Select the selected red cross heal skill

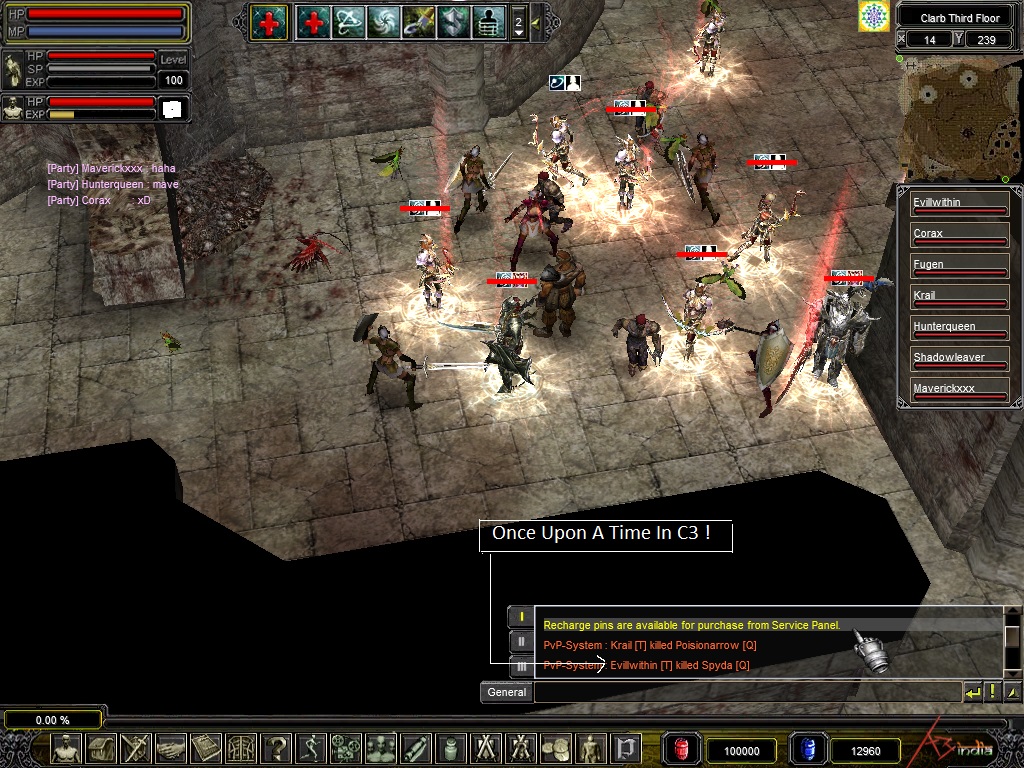269,21
